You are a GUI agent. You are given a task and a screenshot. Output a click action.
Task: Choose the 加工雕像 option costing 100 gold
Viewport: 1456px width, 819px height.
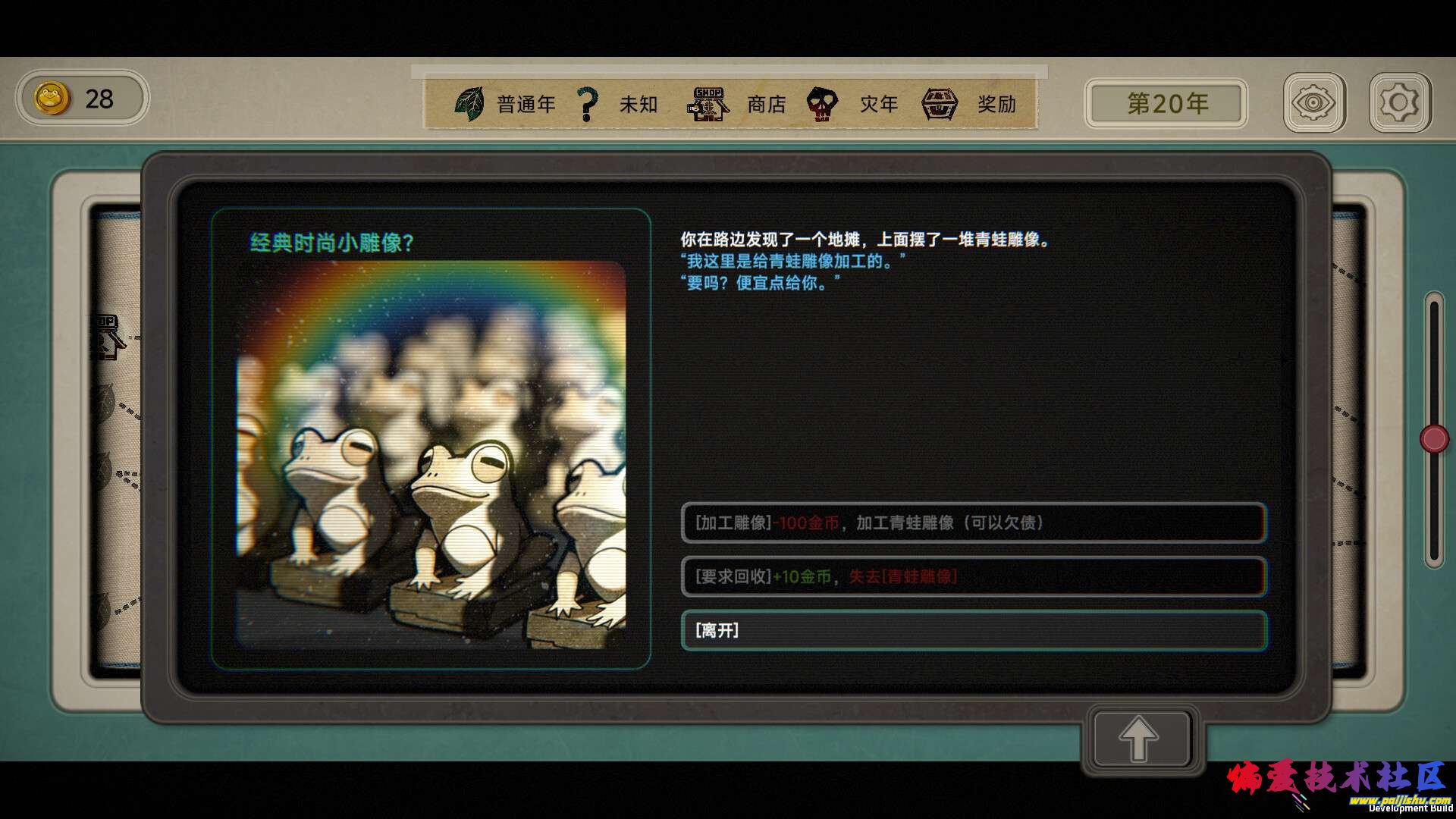pos(974,523)
